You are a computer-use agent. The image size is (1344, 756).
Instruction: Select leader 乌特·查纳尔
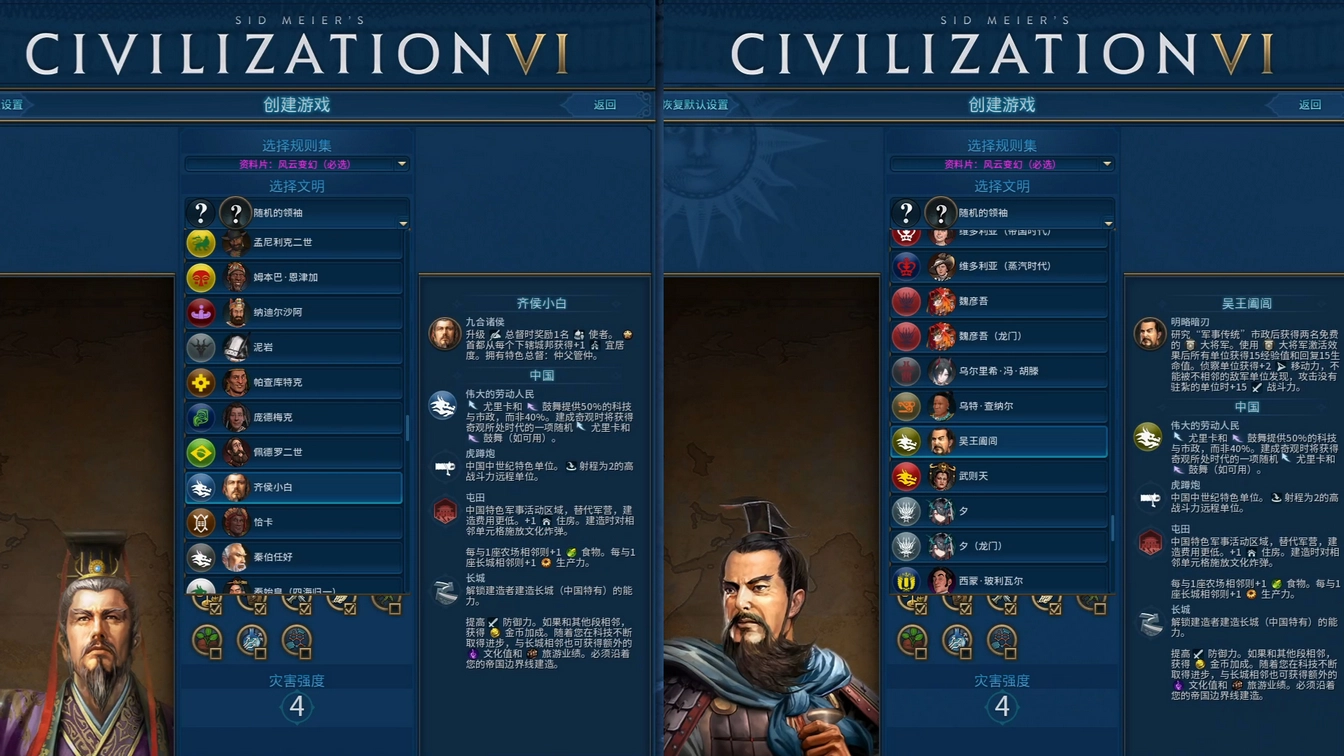click(999, 406)
